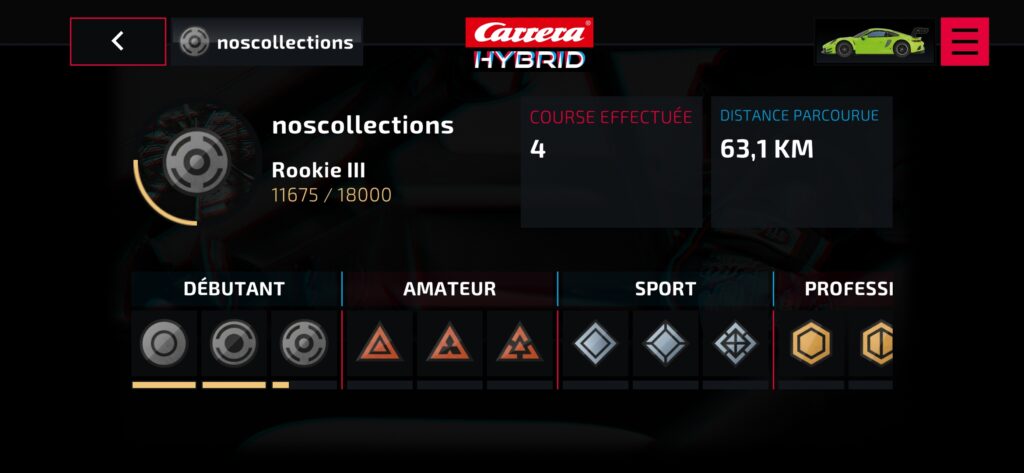The height and width of the screenshot is (473, 1024).
Task: Select the Professional rank category
Action: point(846,289)
